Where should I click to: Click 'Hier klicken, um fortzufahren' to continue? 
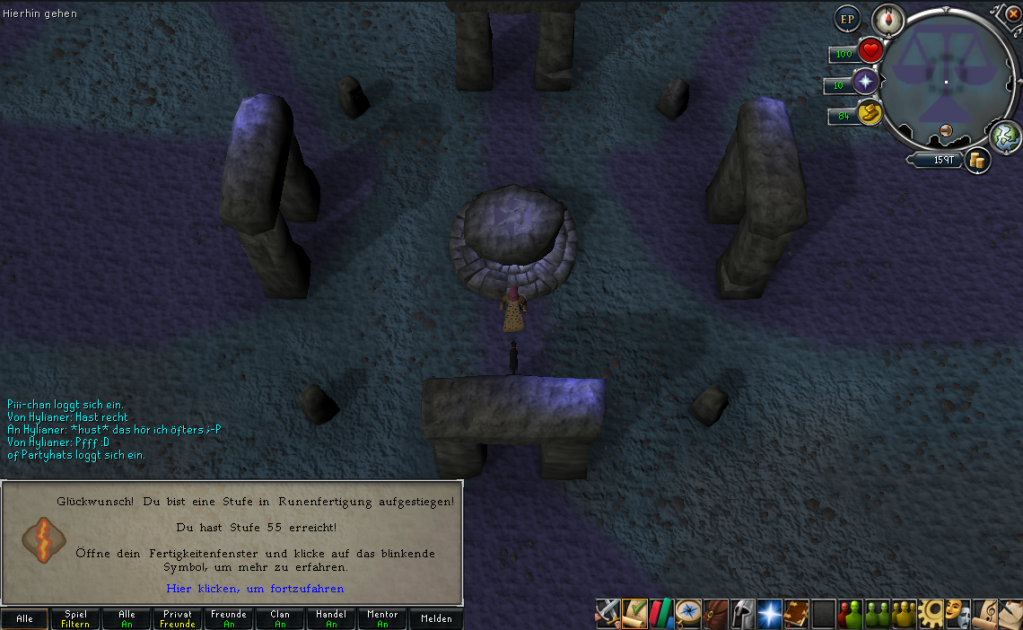click(x=254, y=588)
